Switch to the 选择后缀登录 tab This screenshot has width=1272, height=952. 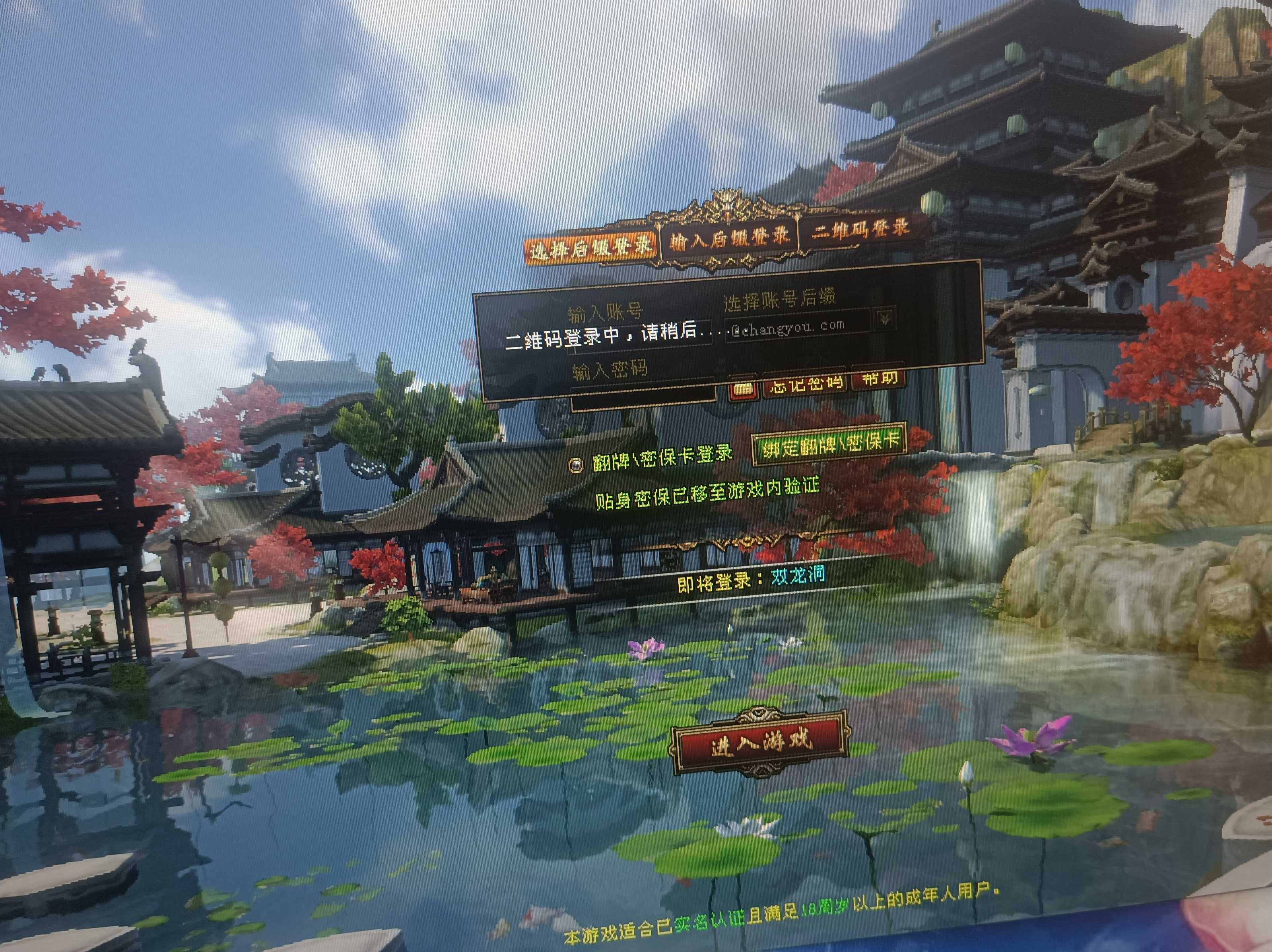coord(590,248)
